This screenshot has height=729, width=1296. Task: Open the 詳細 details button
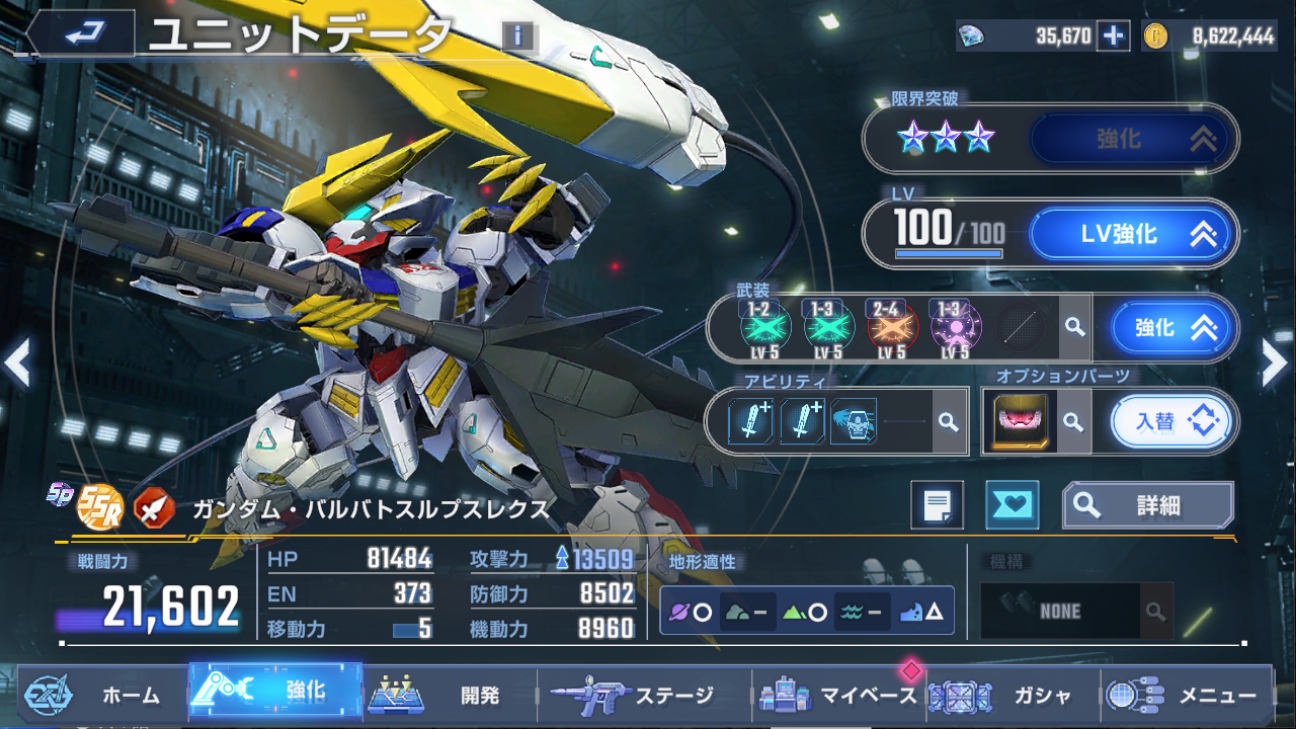[1148, 506]
